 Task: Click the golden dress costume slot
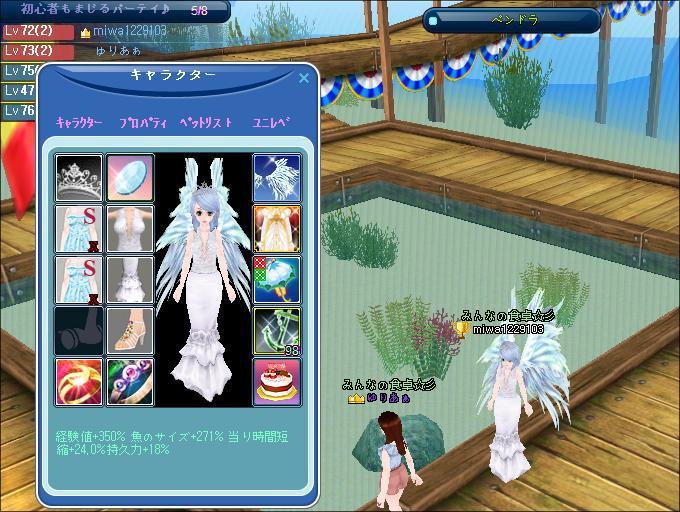(x=277, y=228)
